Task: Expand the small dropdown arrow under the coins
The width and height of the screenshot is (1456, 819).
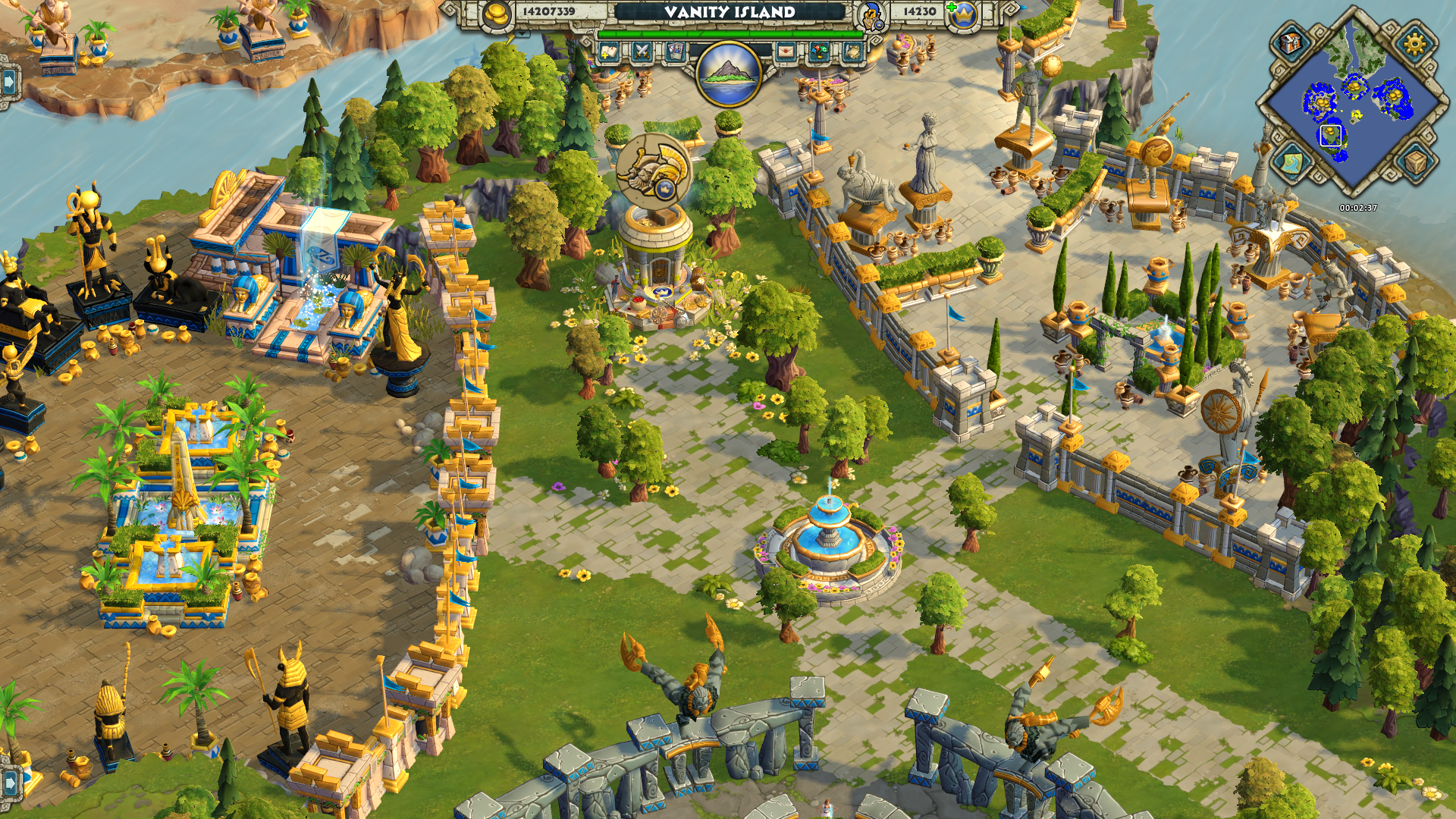Action: point(522,34)
